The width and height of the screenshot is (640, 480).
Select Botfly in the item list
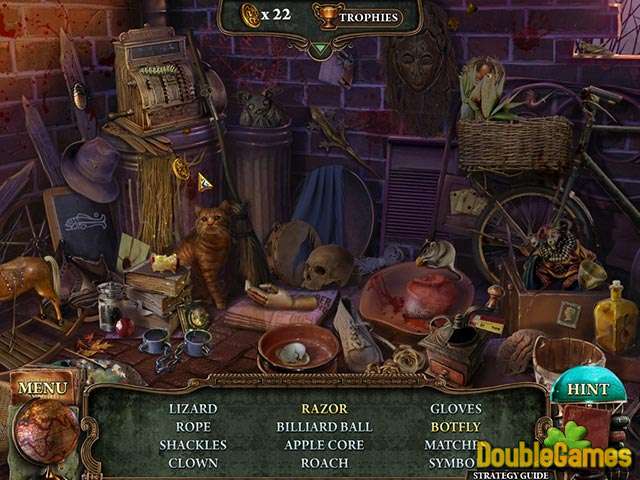click(x=456, y=427)
